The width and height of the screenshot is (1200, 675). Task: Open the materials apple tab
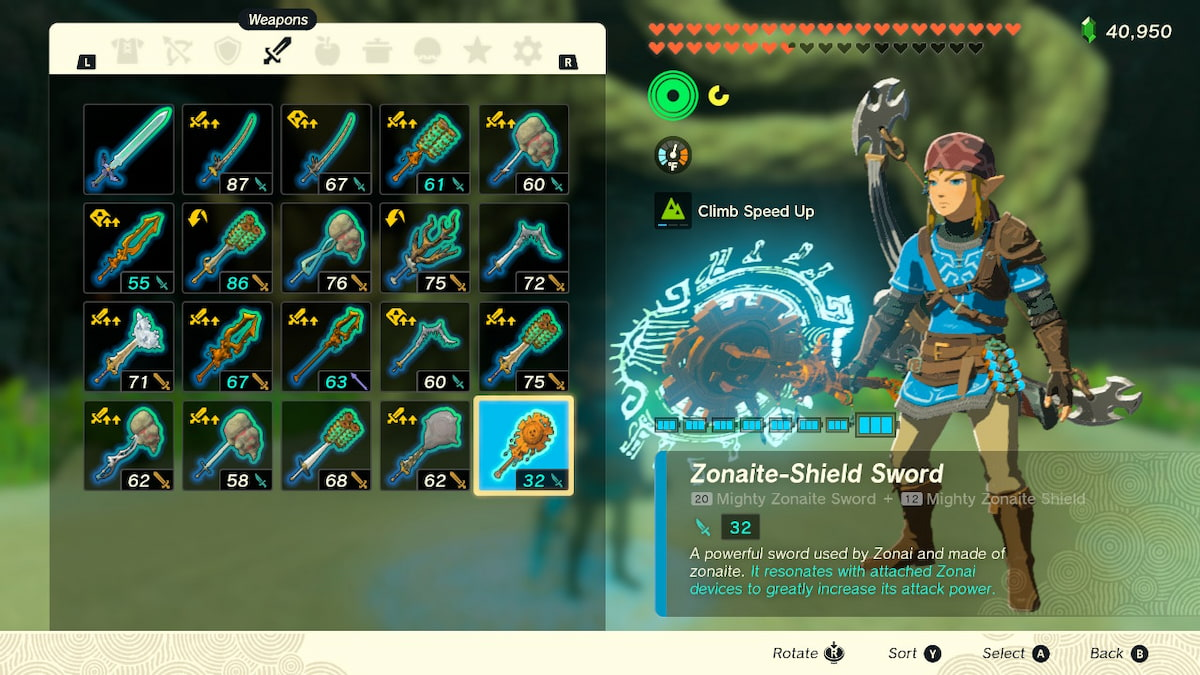(x=327, y=52)
